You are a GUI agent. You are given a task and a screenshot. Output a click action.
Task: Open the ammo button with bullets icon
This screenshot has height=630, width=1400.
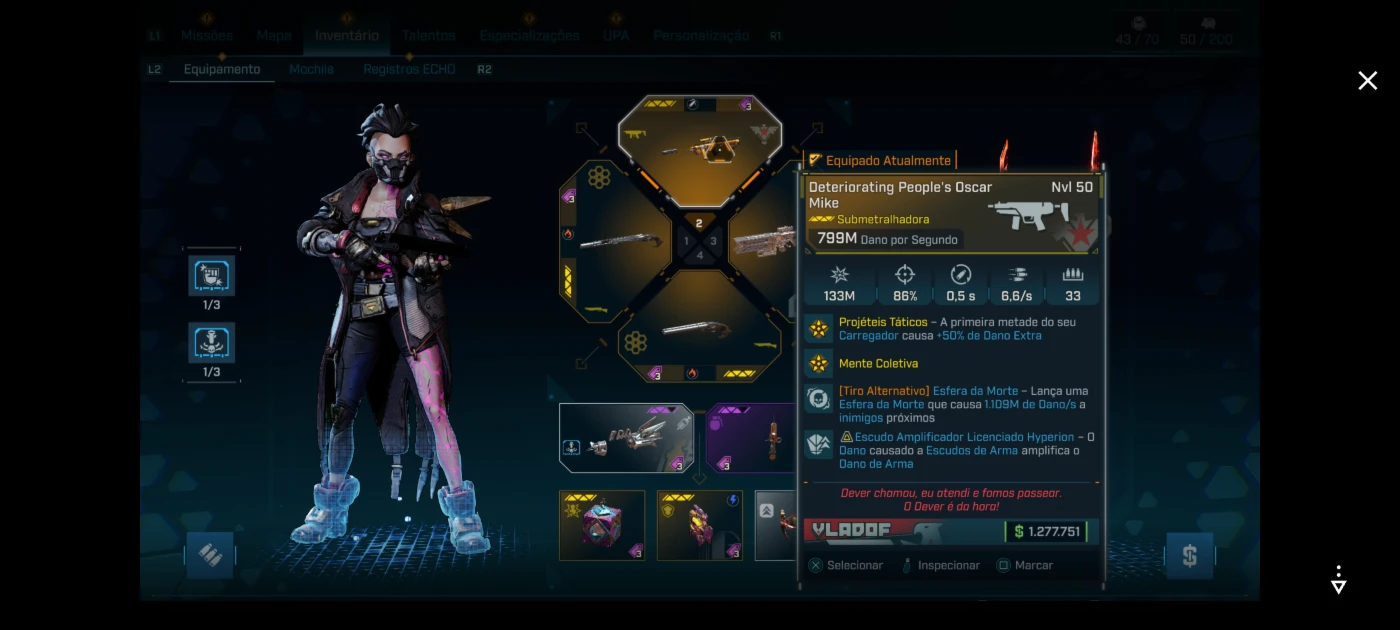click(x=210, y=555)
